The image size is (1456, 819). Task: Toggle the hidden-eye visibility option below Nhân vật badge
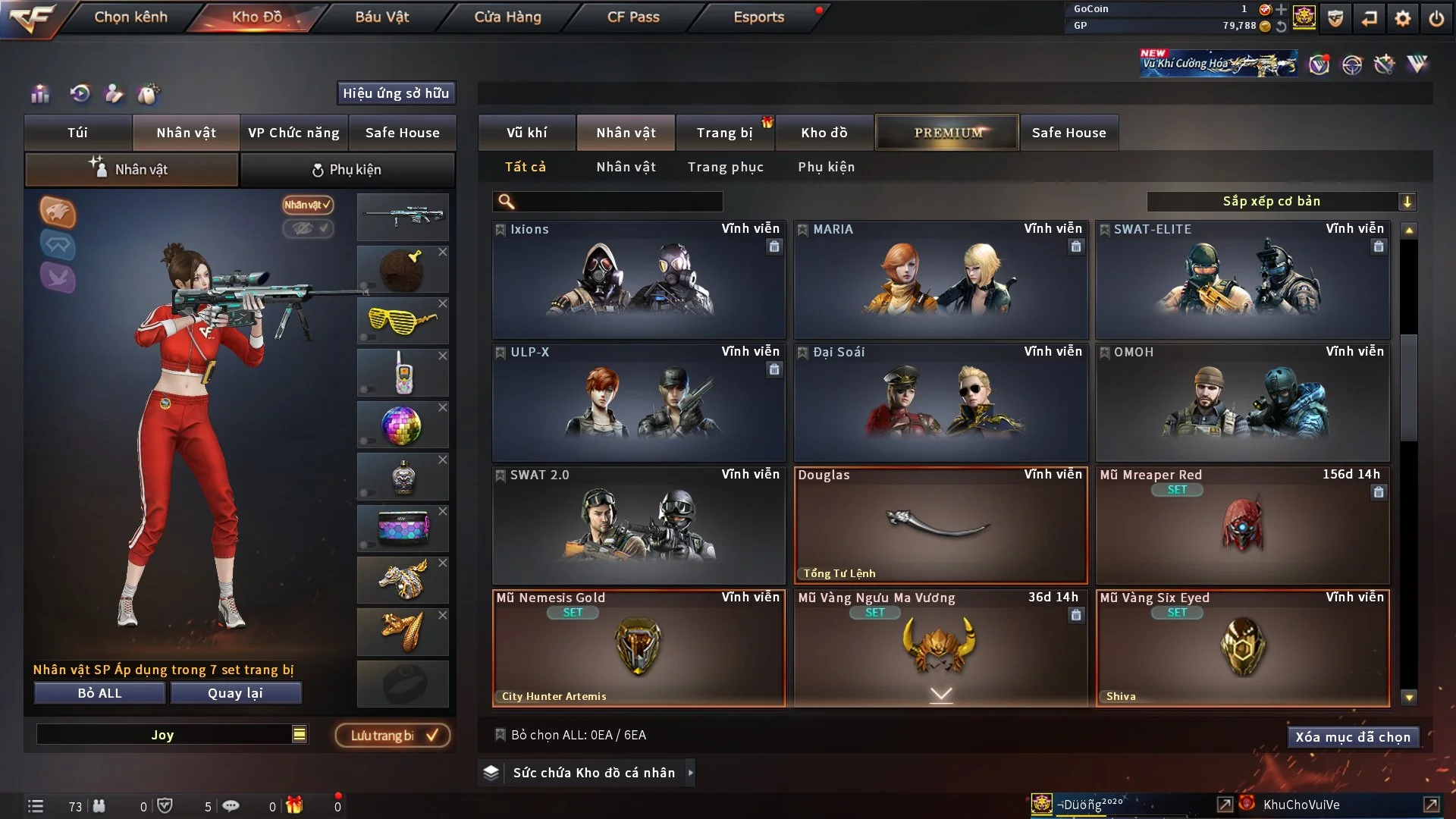308,229
